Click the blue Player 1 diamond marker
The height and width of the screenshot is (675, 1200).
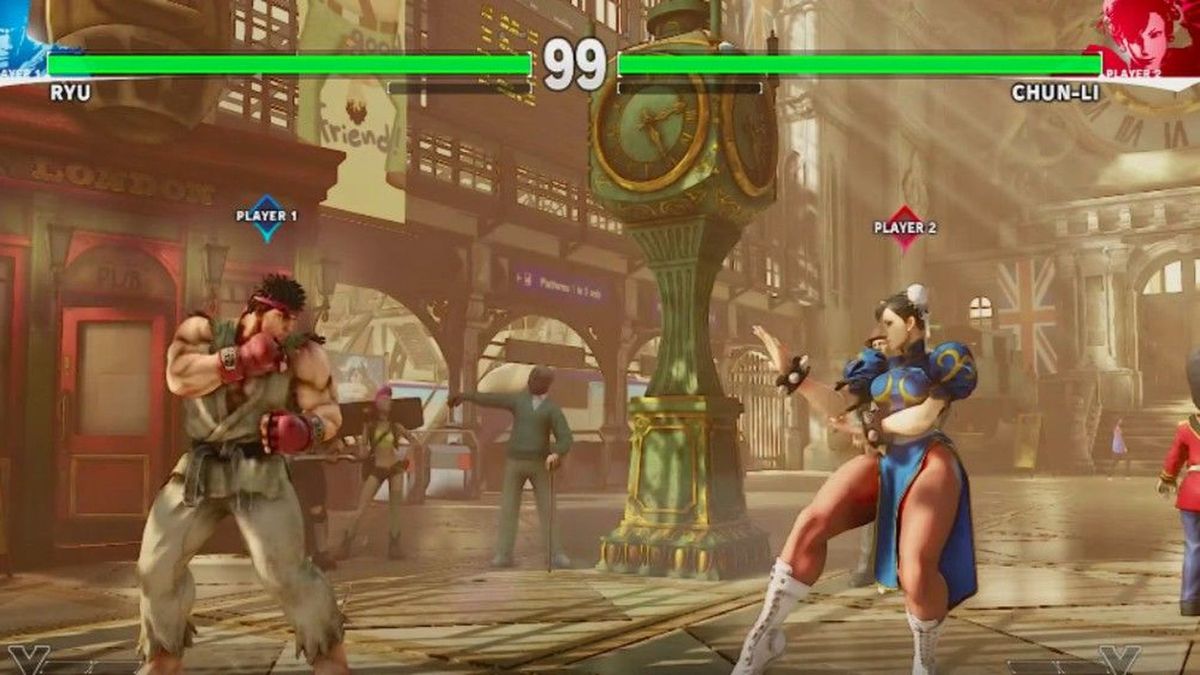coord(267,217)
